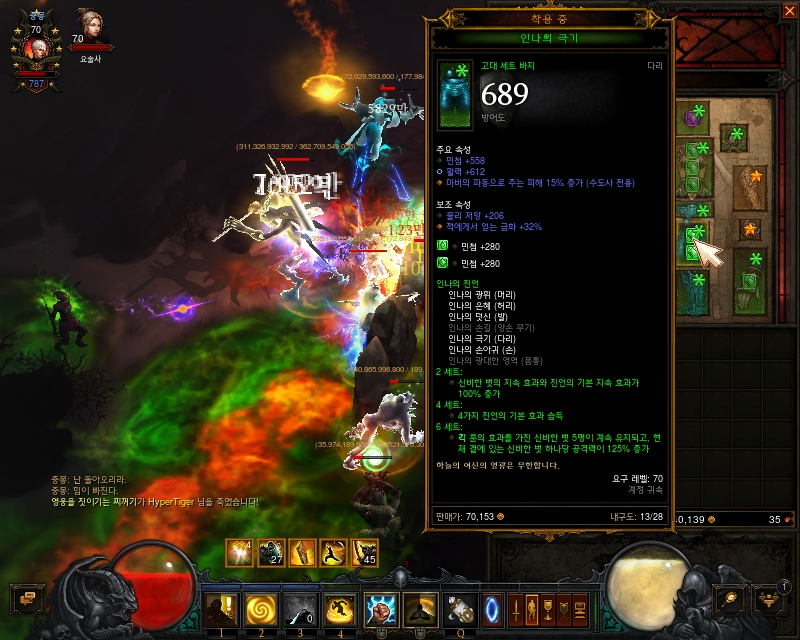This screenshot has width=800, height=640.
Task: Activate the dashing figure skill in slot 4
Action: click(x=339, y=607)
